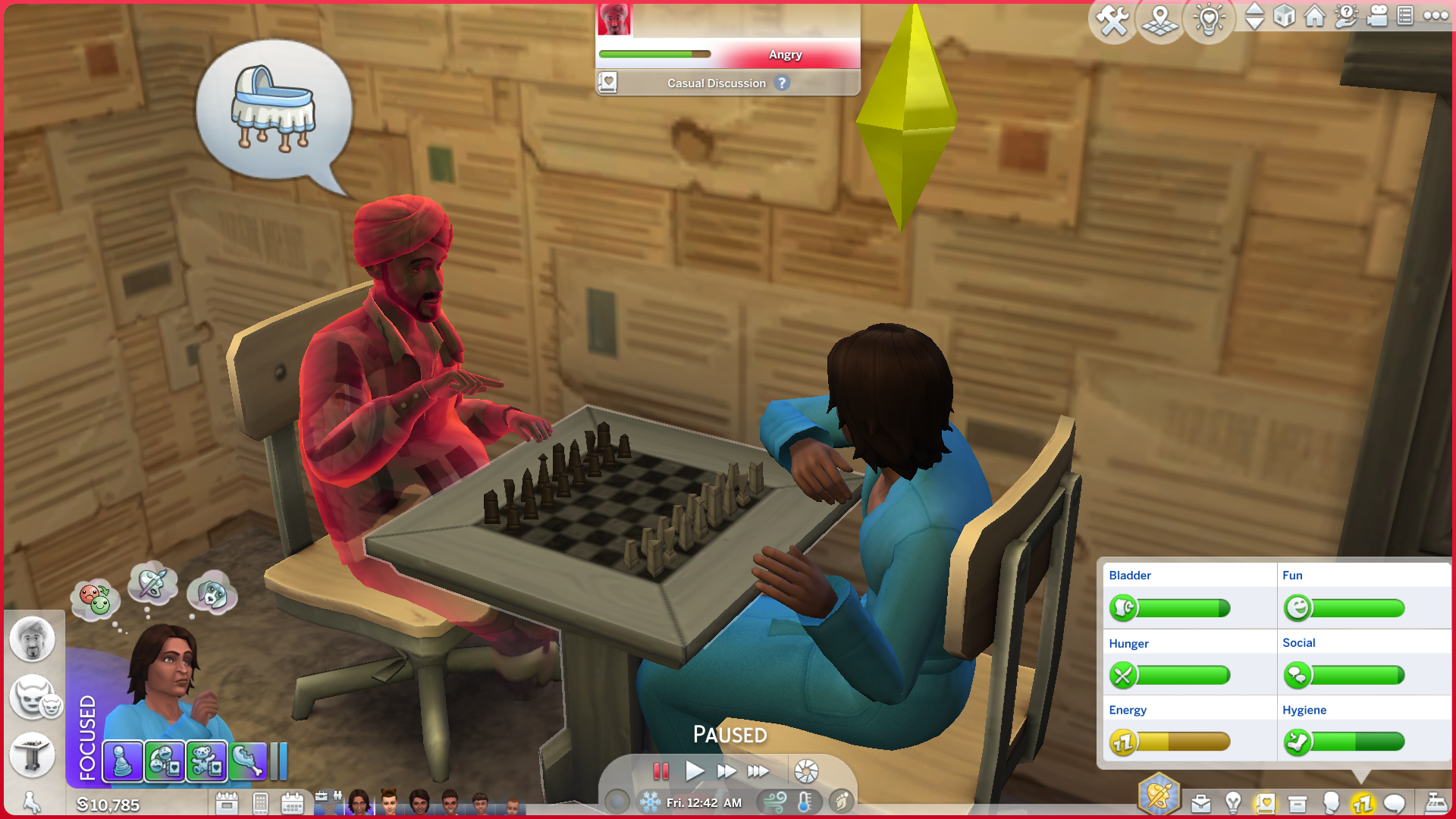Open the map view pin icon
The image size is (1456, 819).
point(1160,20)
